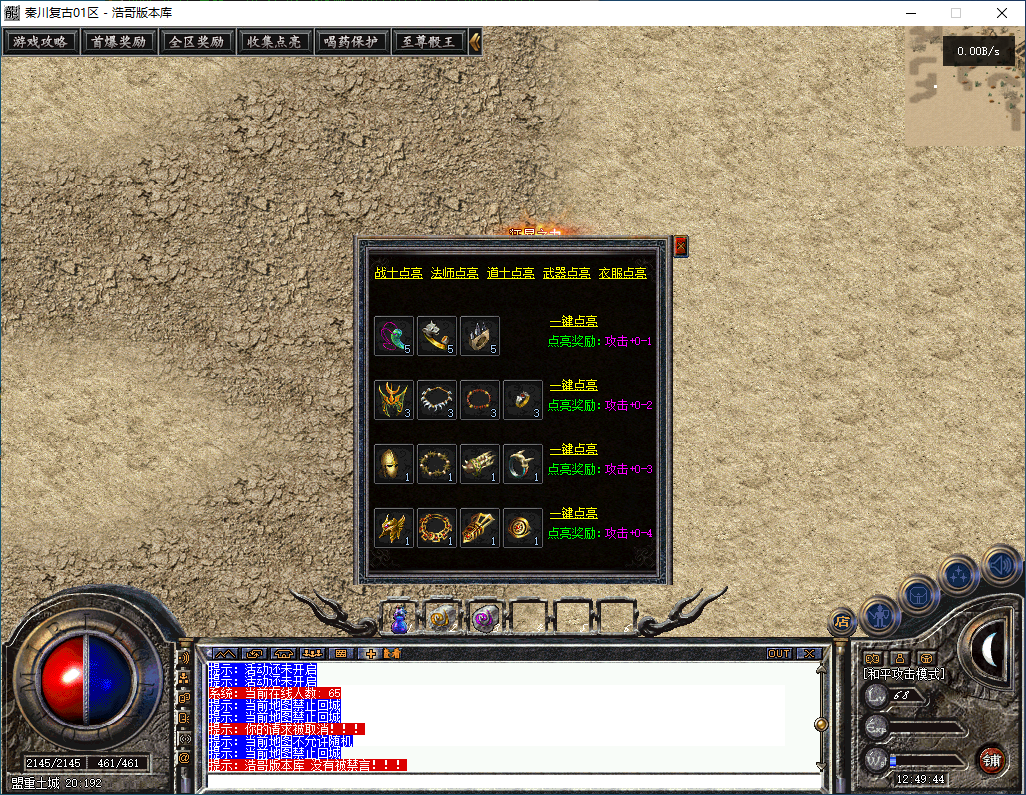Open the 首爆奖励 first-drop rewards

click(x=118, y=42)
